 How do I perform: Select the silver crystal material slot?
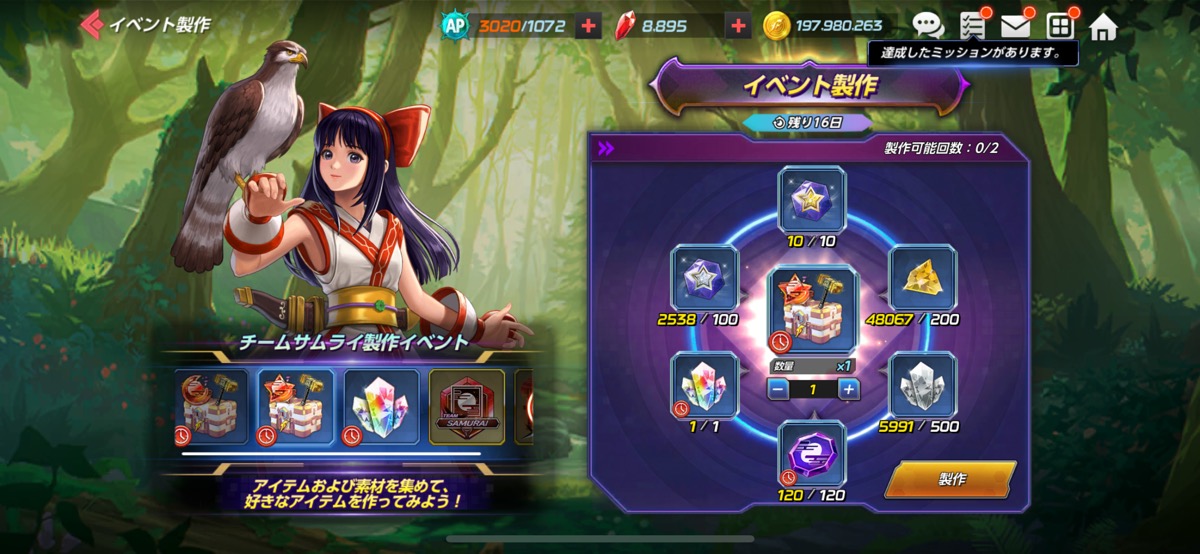922,384
